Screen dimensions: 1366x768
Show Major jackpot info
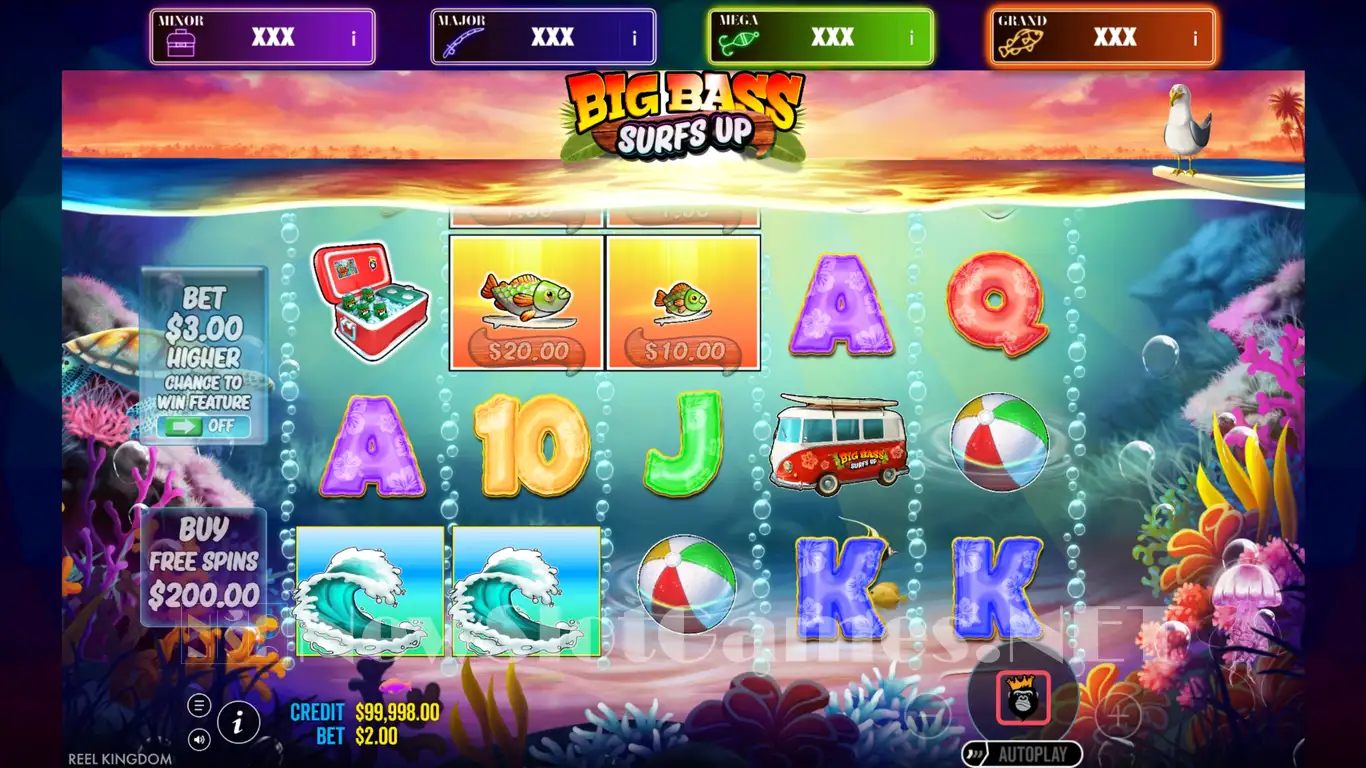pos(634,39)
